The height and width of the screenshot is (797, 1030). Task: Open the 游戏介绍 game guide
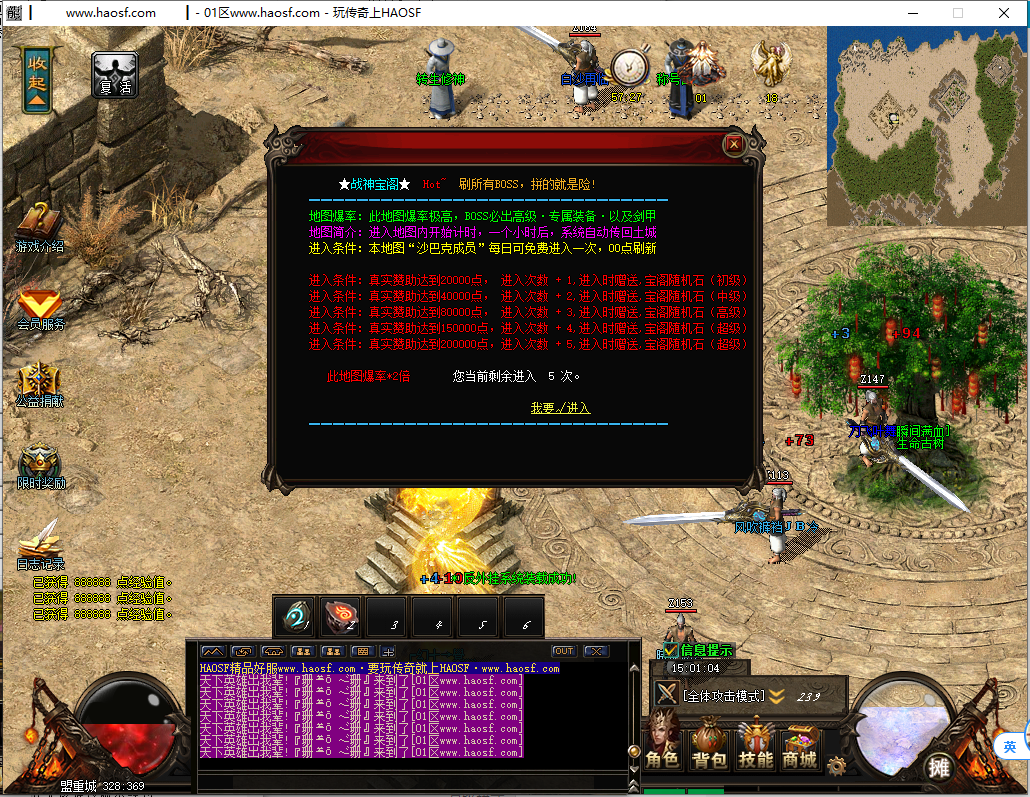39,227
